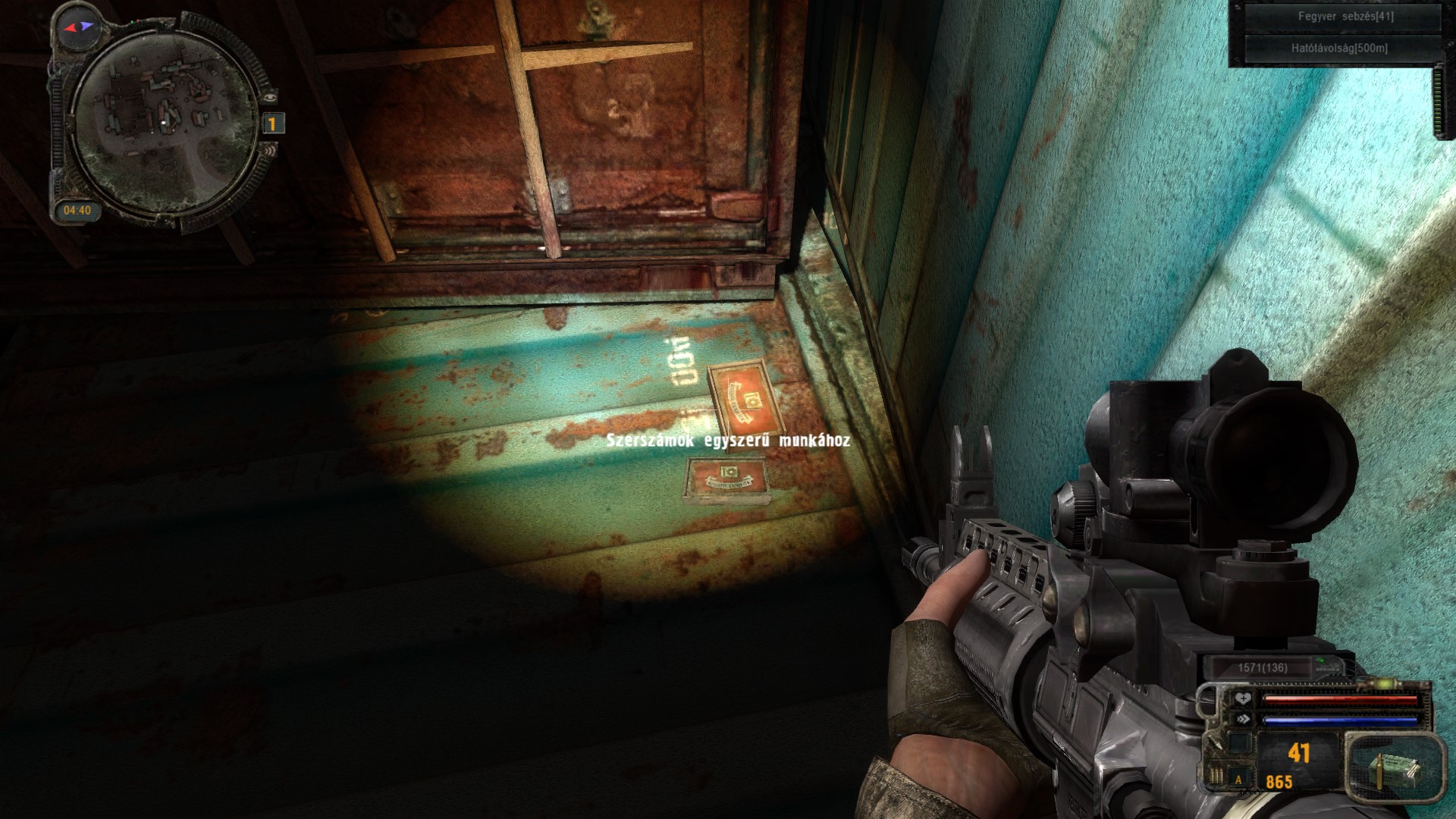Open the circular minimap
This screenshot has height=819, width=1456.
click(x=165, y=123)
